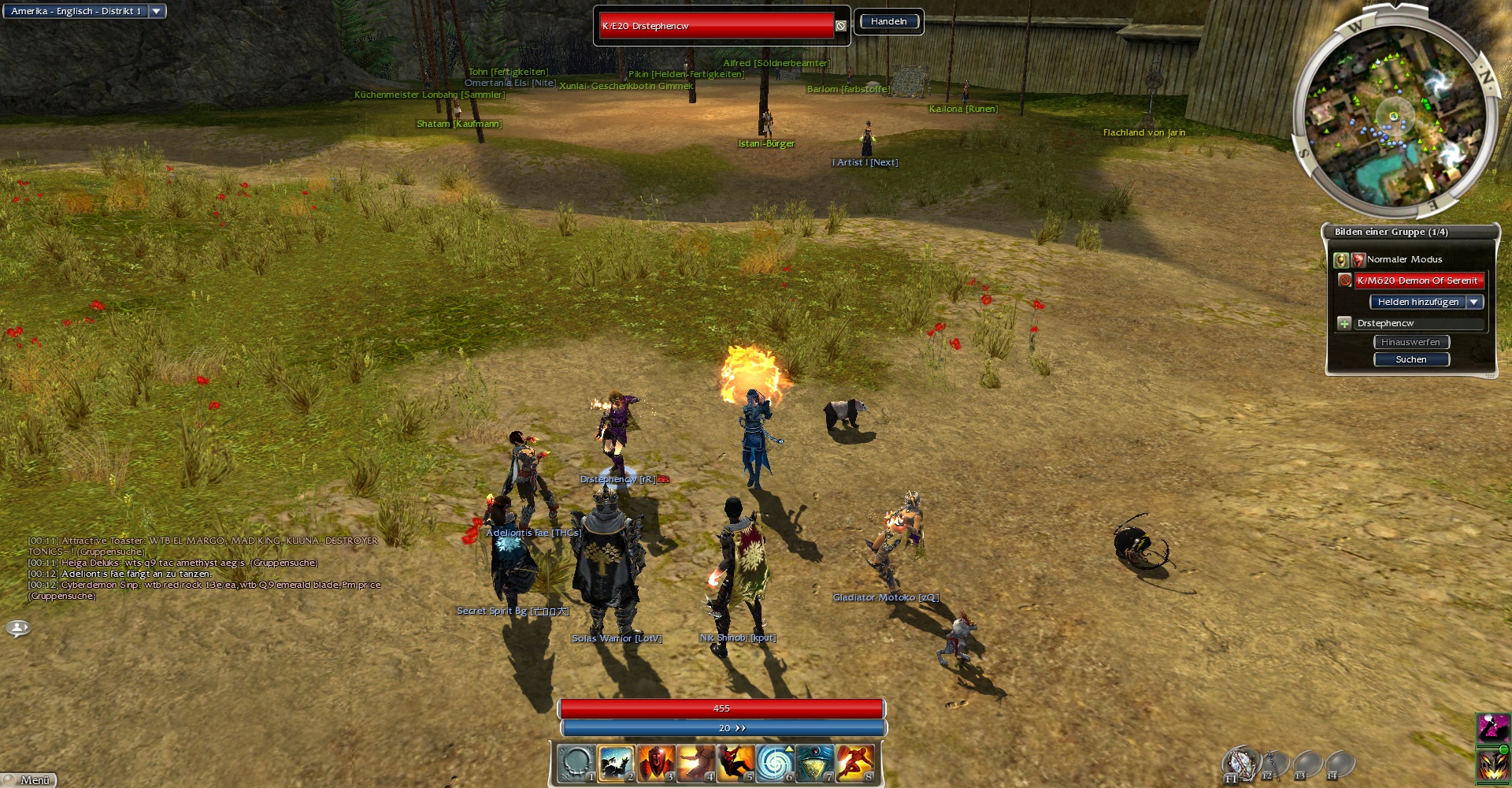This screenshot has height=788, width=1512.
Task: Open the chat speech bubble icon
Action: tap(18, 628)
